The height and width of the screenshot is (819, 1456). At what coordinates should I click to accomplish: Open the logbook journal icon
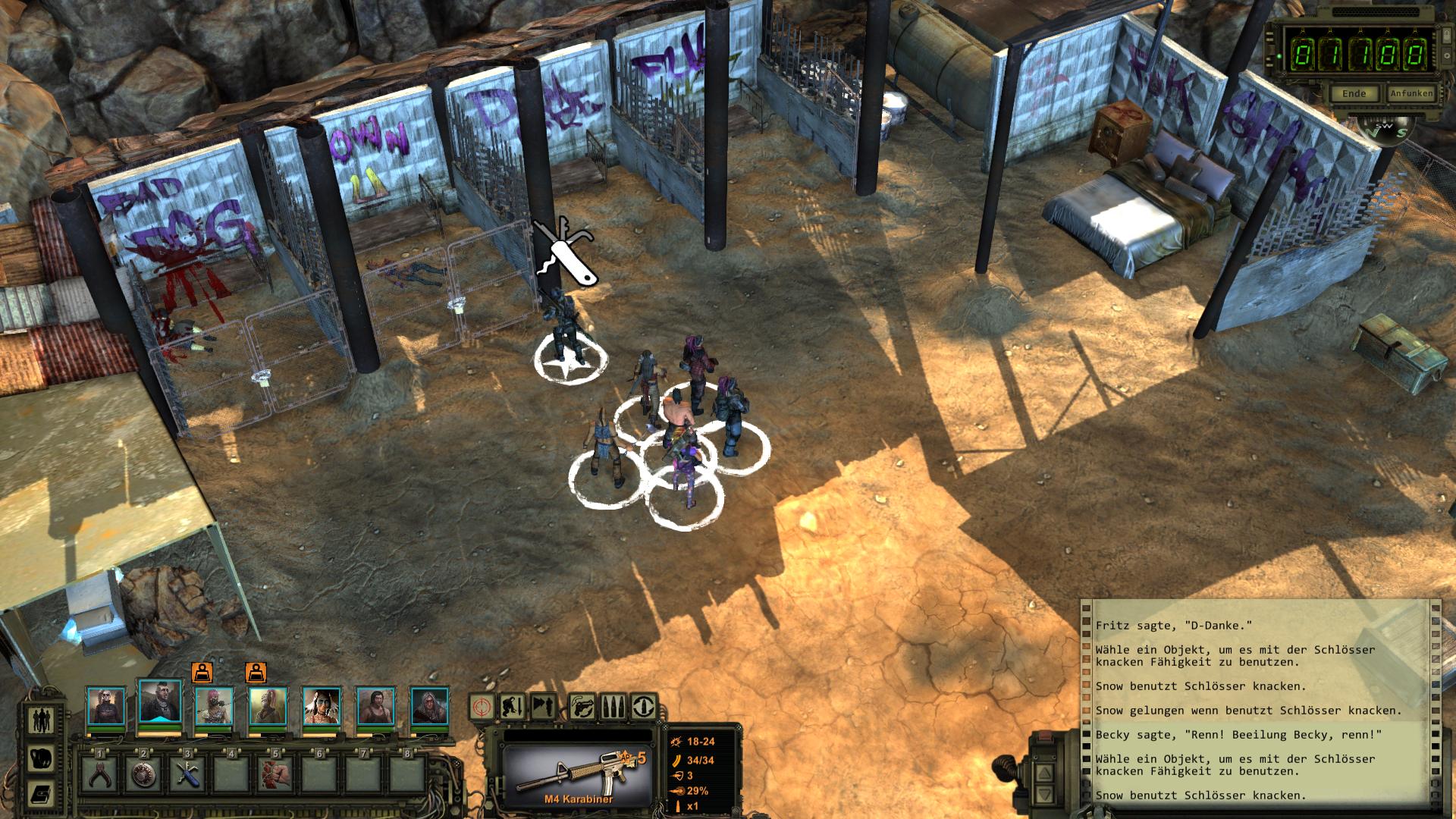(40, 794)
